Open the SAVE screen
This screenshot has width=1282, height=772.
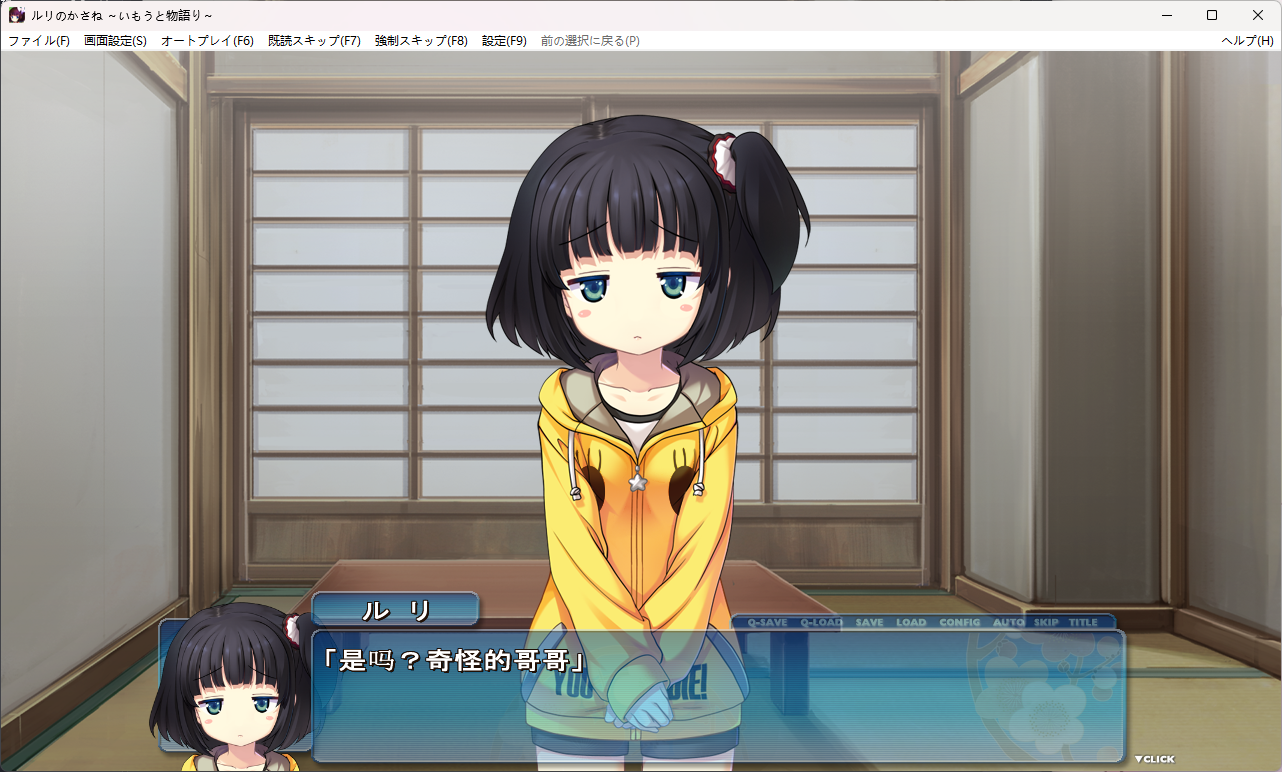tap(869, 622)
